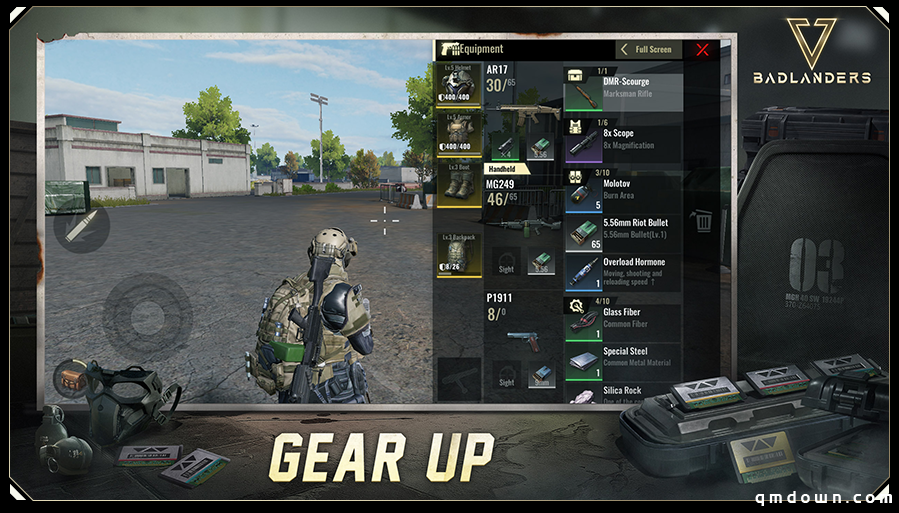899x513 pixels.
Task: Open the backpack icon button
Action: click(69, 379)
